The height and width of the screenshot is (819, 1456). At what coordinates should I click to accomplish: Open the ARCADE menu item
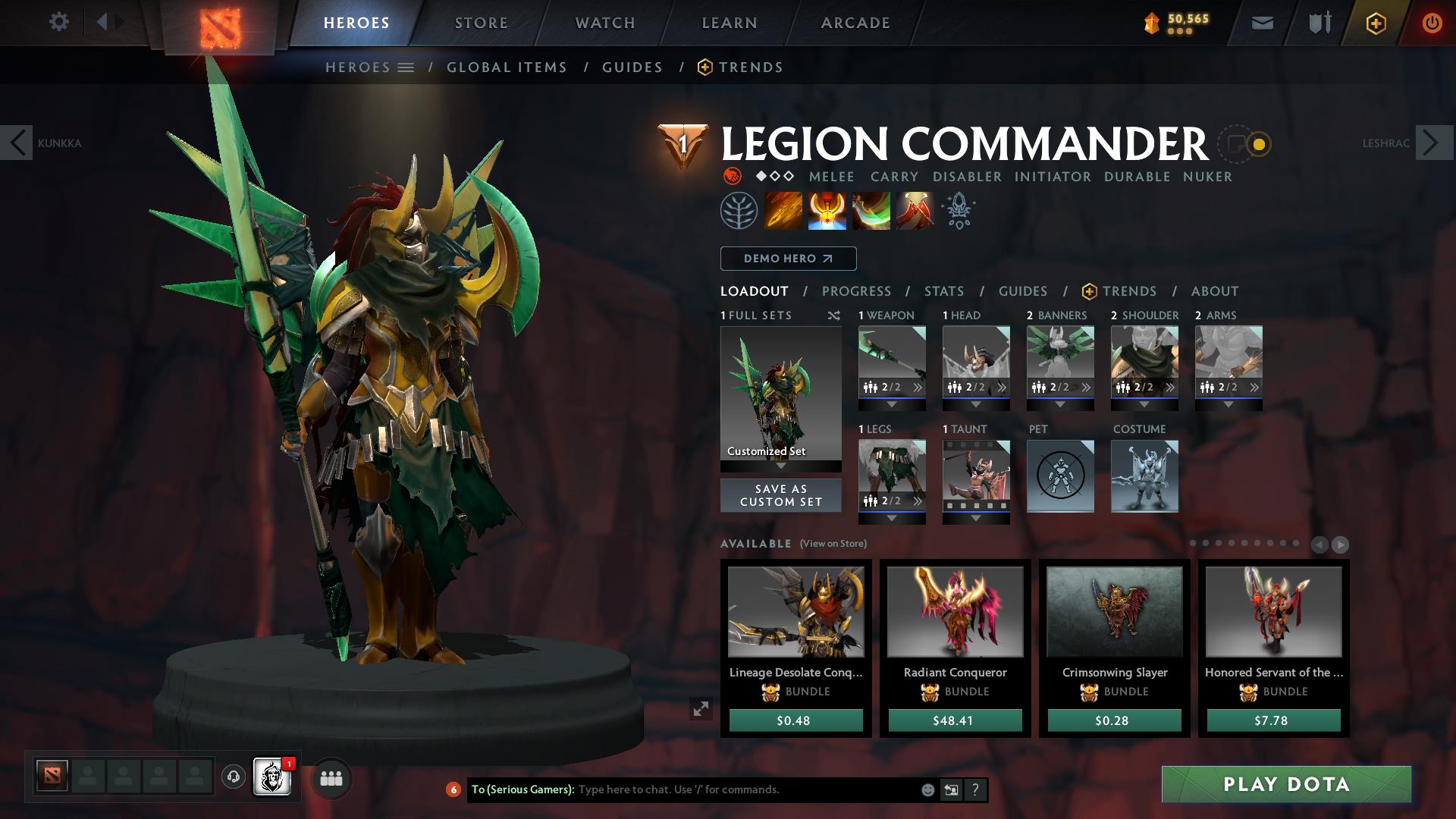(x=855, y=22)
